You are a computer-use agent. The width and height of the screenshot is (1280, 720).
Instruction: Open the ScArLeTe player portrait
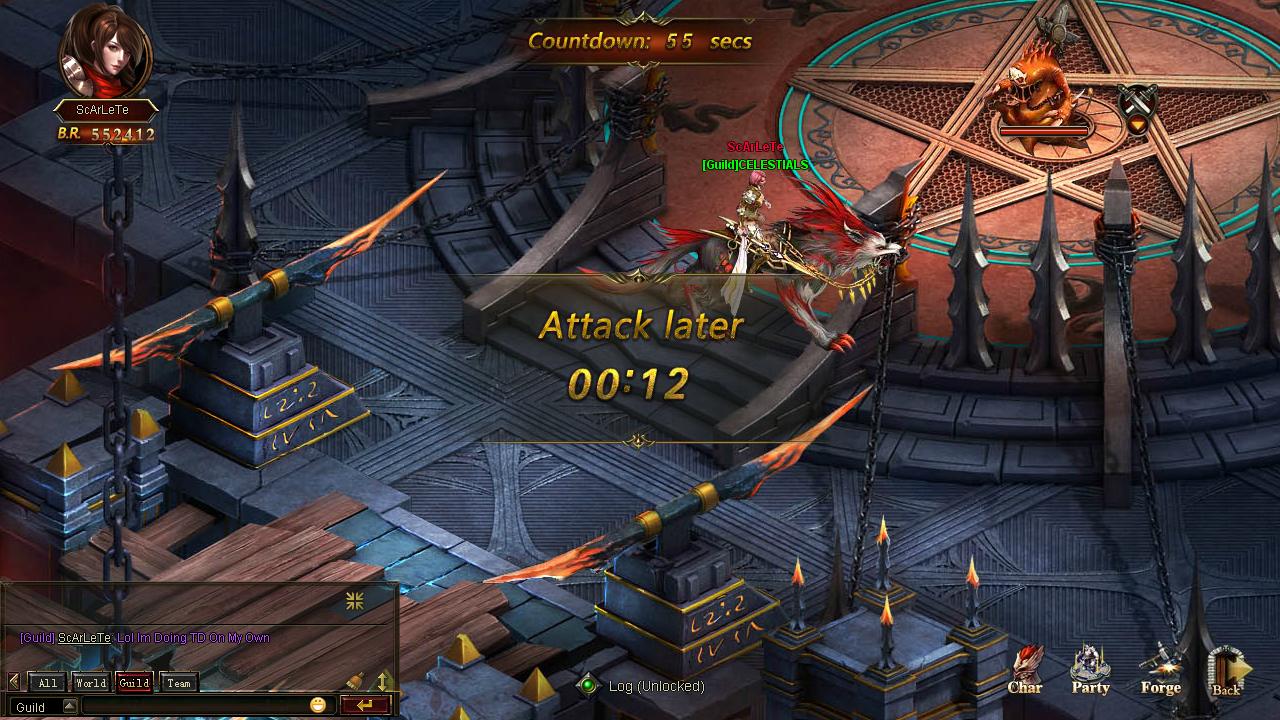[x=105, y=50]
